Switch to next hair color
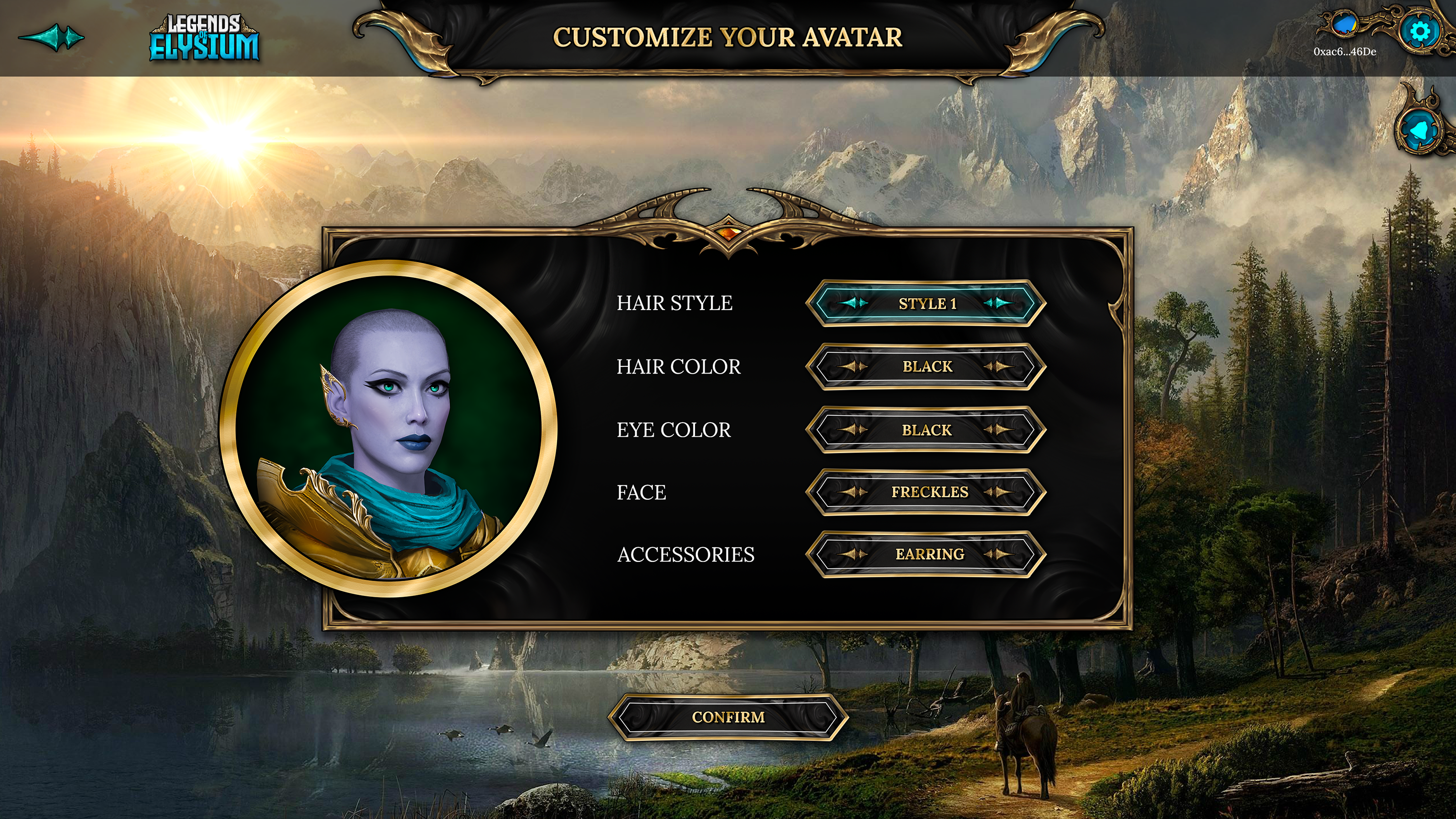Screen dimensions: 1456x819 998,367
